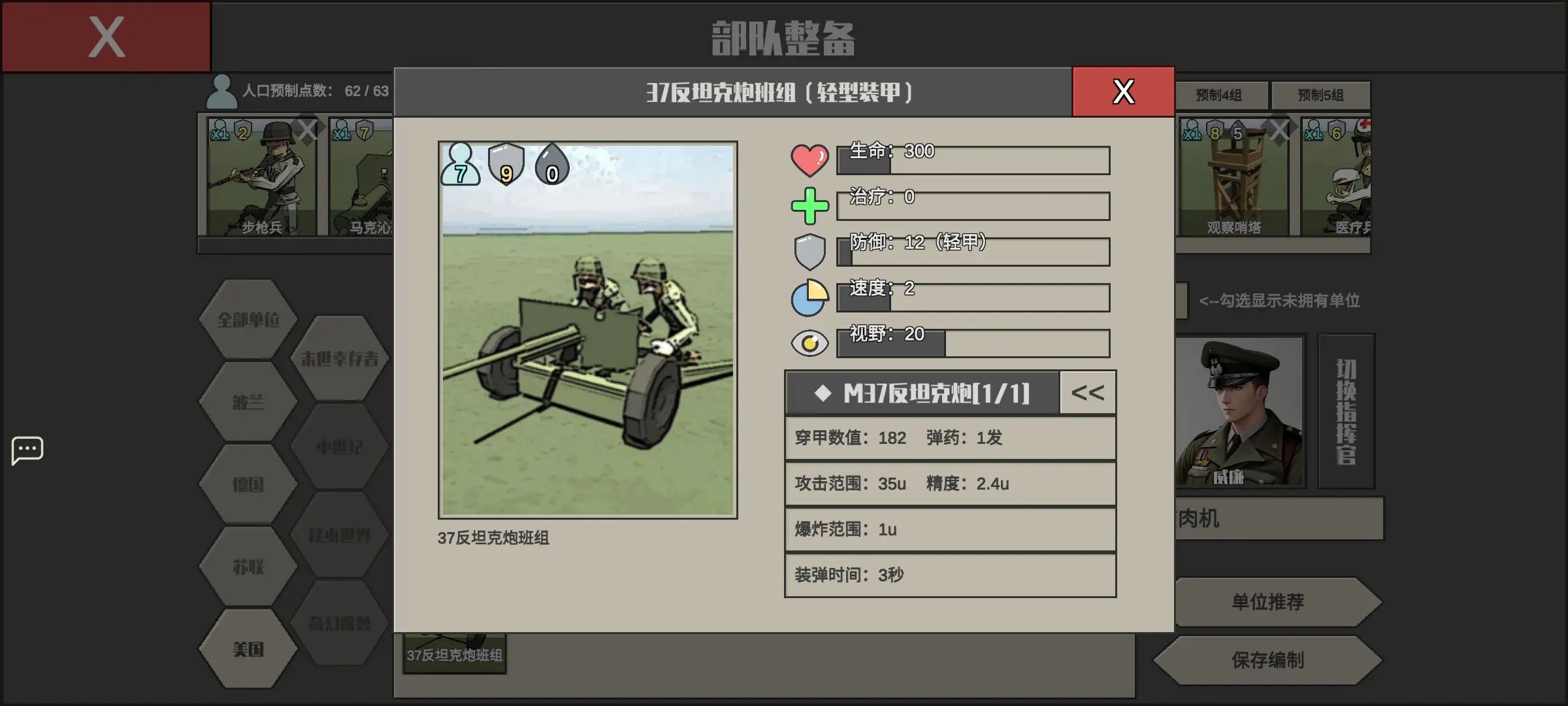
Task: Click the heart 生命 health icon
Action: 809,159
